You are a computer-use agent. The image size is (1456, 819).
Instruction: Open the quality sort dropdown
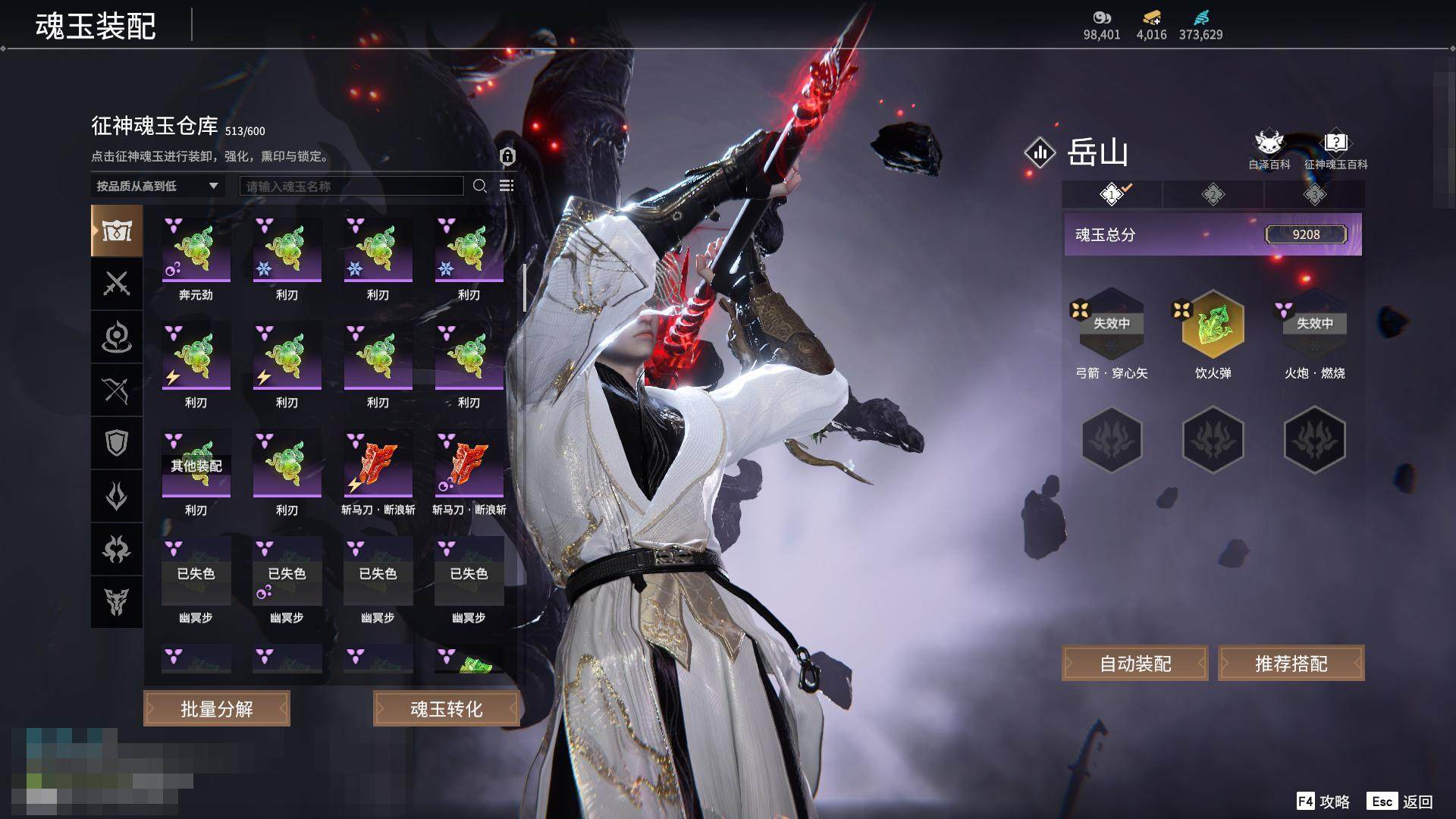point(157,186)
